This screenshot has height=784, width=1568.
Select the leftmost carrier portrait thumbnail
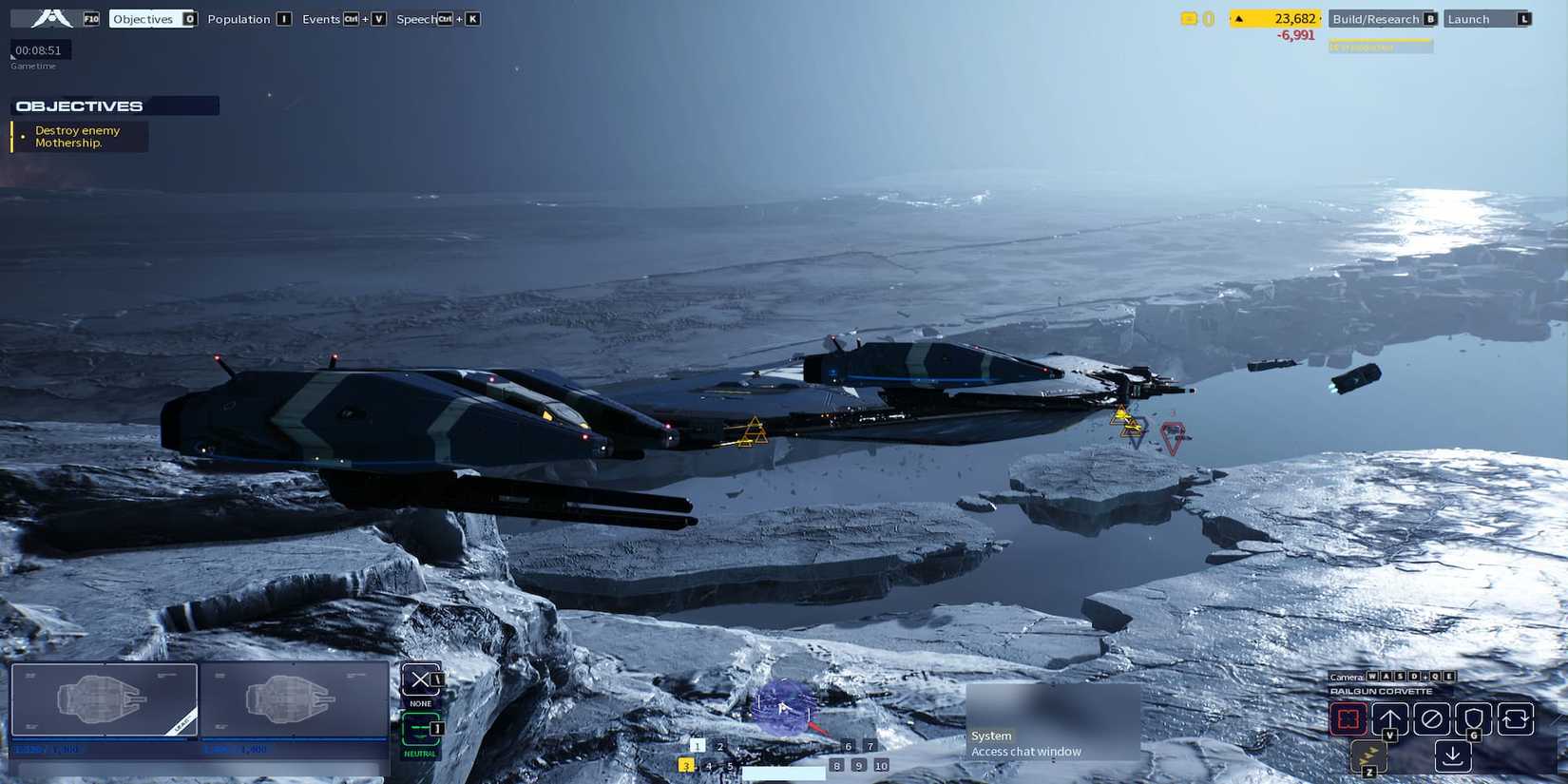[x=103, y=700]
